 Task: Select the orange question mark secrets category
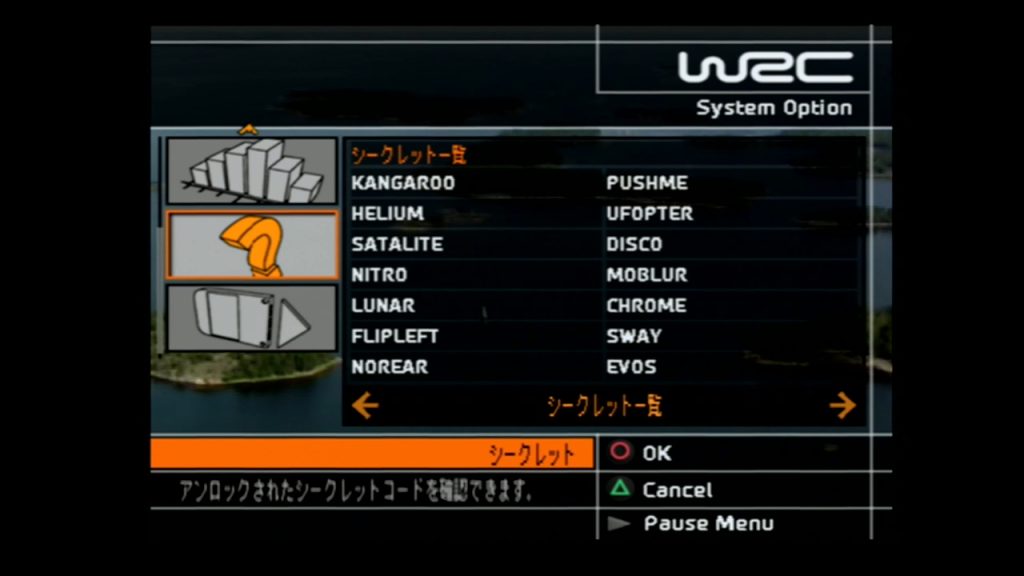(x=252, y=245)
